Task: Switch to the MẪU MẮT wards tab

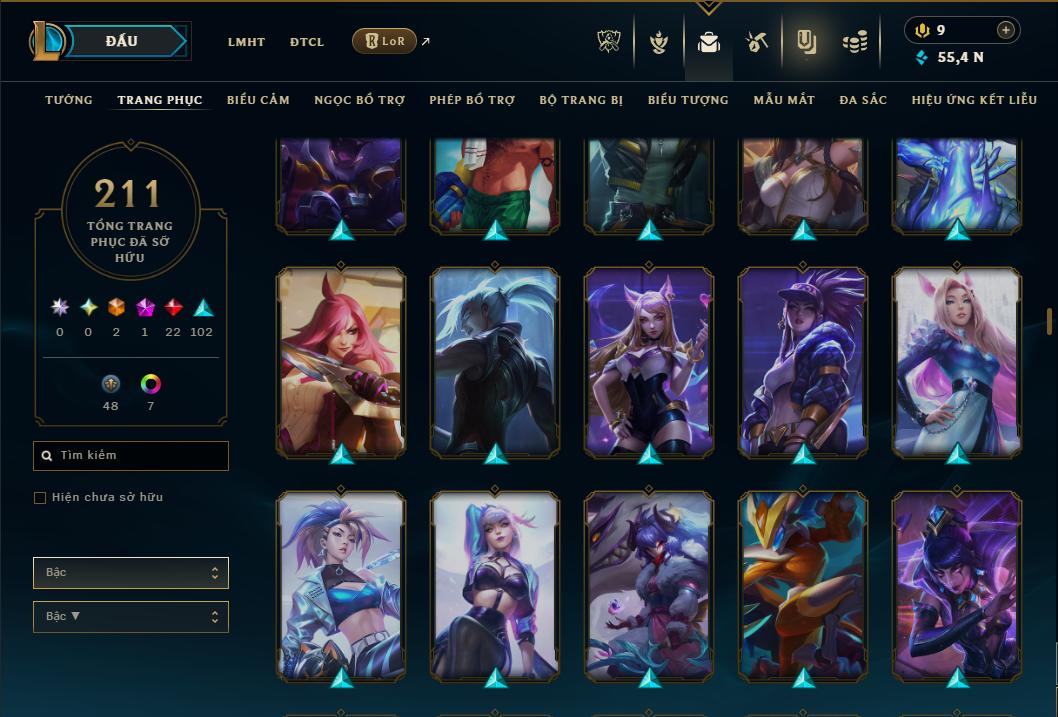Action: click(x=784, y=100)
